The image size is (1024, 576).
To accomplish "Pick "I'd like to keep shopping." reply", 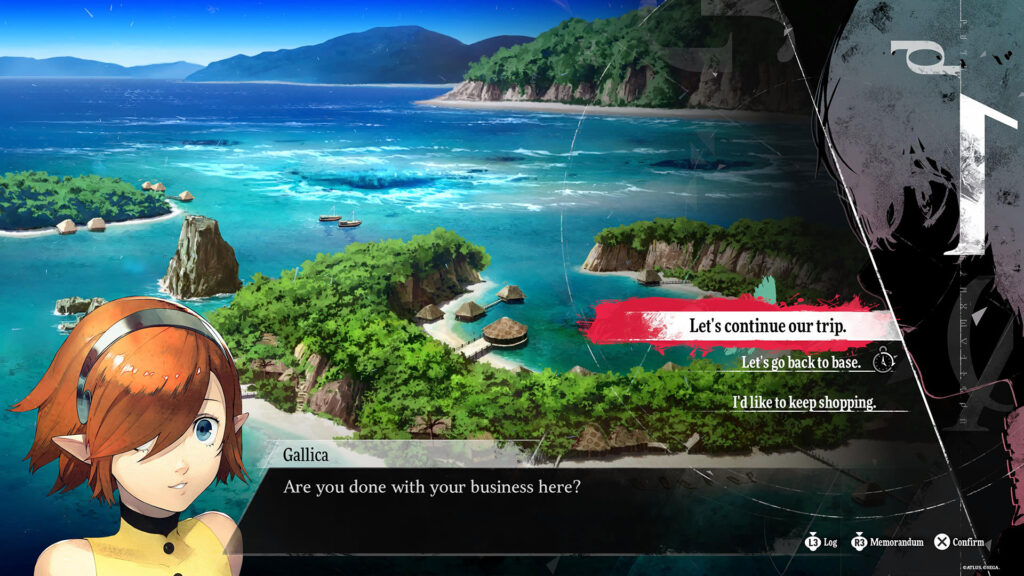I will click(803, 402).
